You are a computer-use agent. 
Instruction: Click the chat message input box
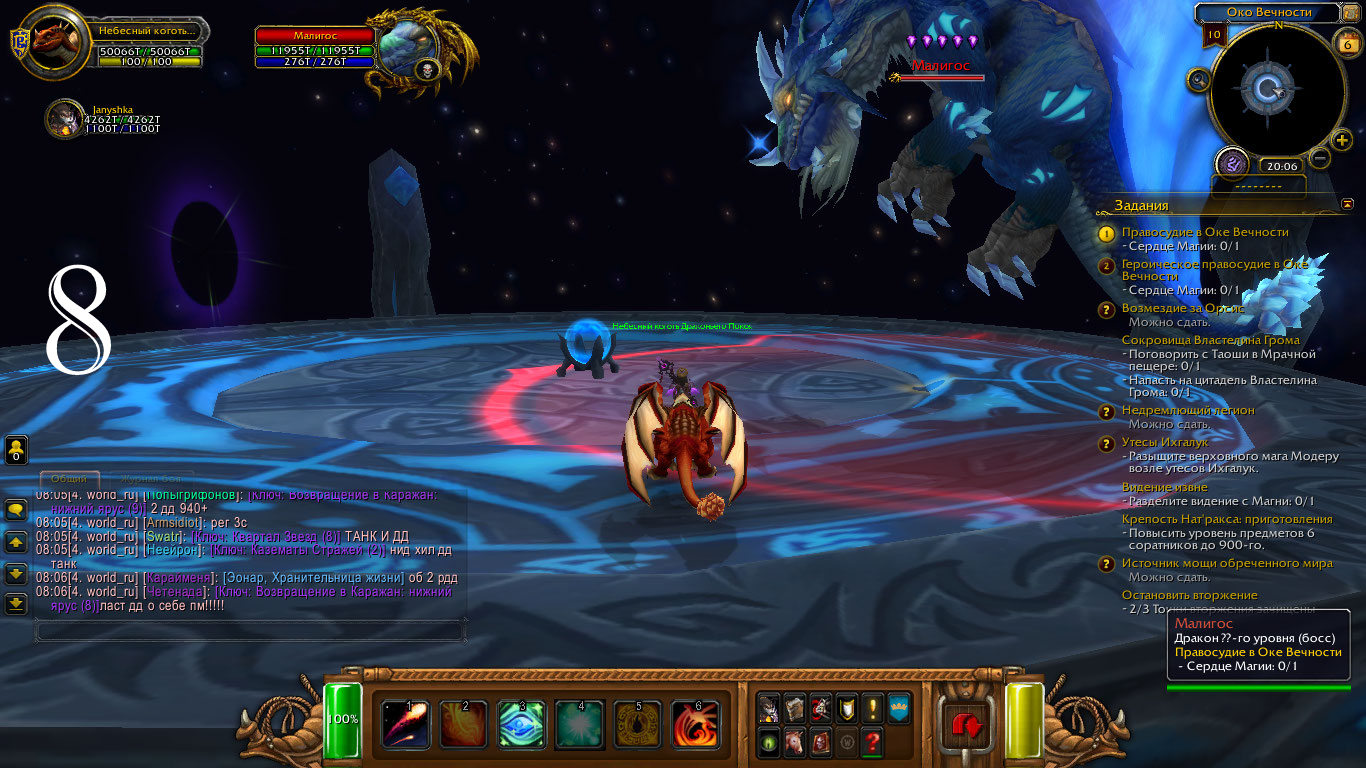(250, 631)
